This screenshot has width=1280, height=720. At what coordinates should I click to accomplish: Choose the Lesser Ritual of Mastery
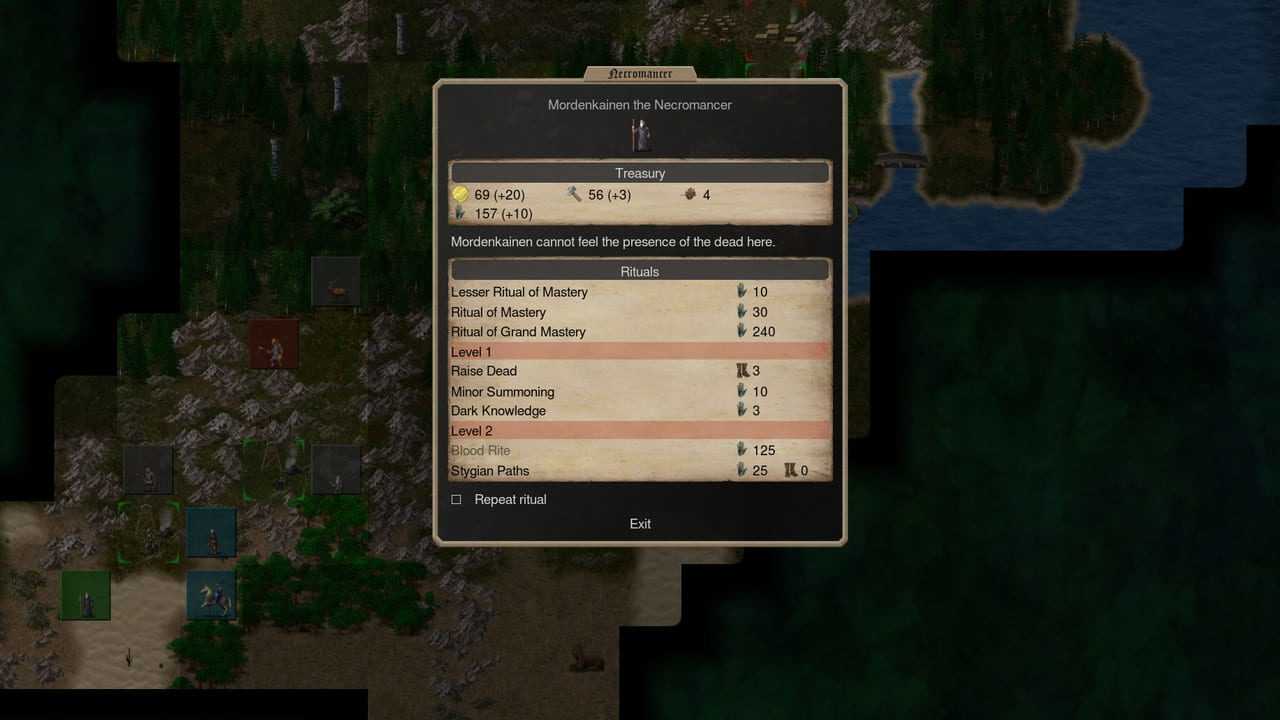(x=519, y=292)
